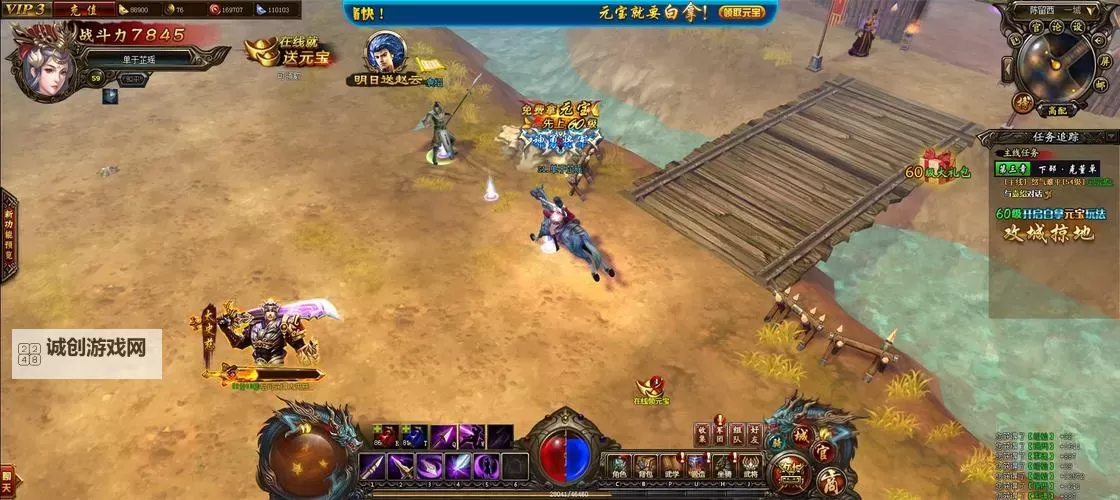Open the 角色 character menu

click(x=619, y=466)
